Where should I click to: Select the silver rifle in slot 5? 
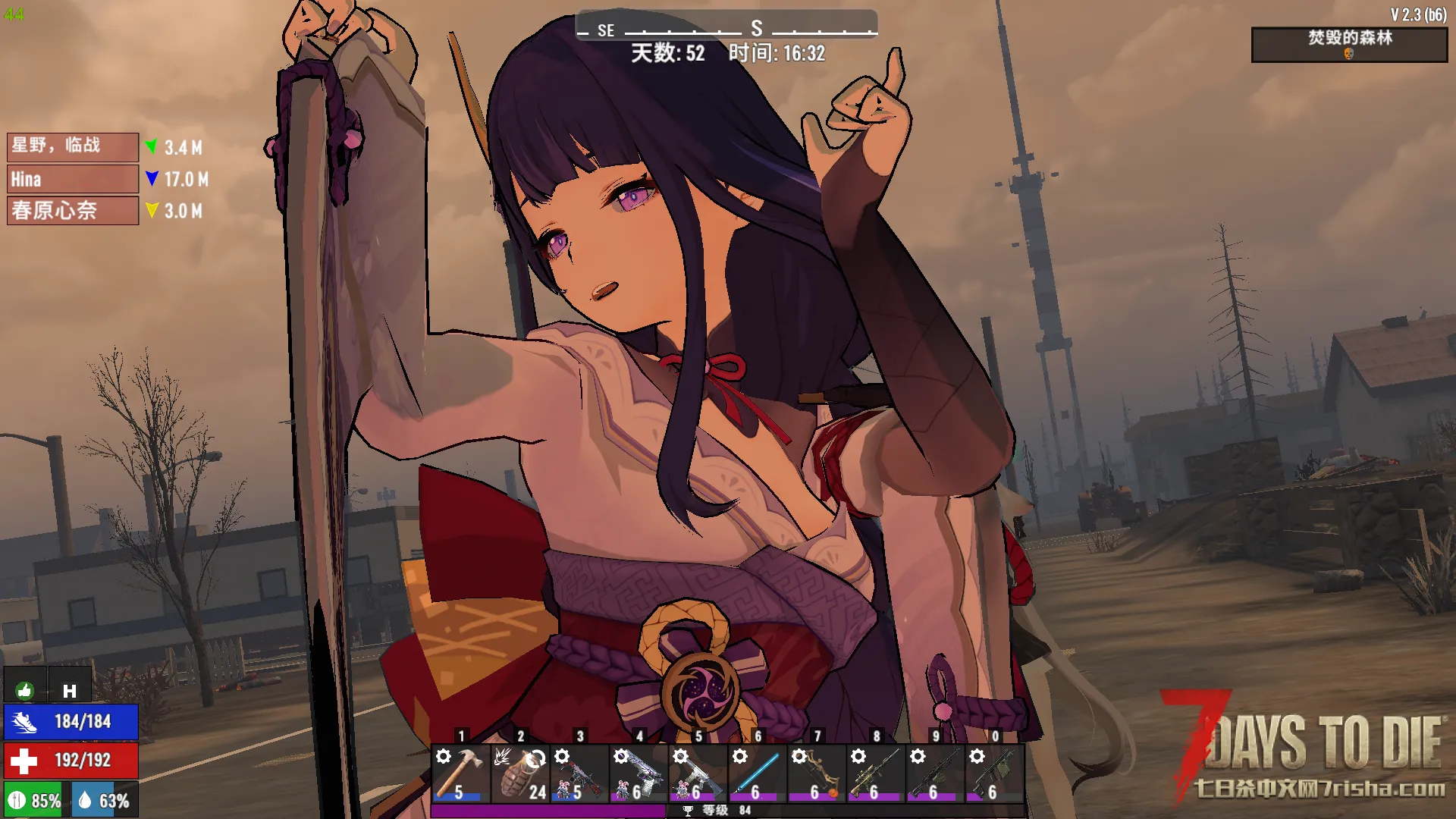coord(697,773)
